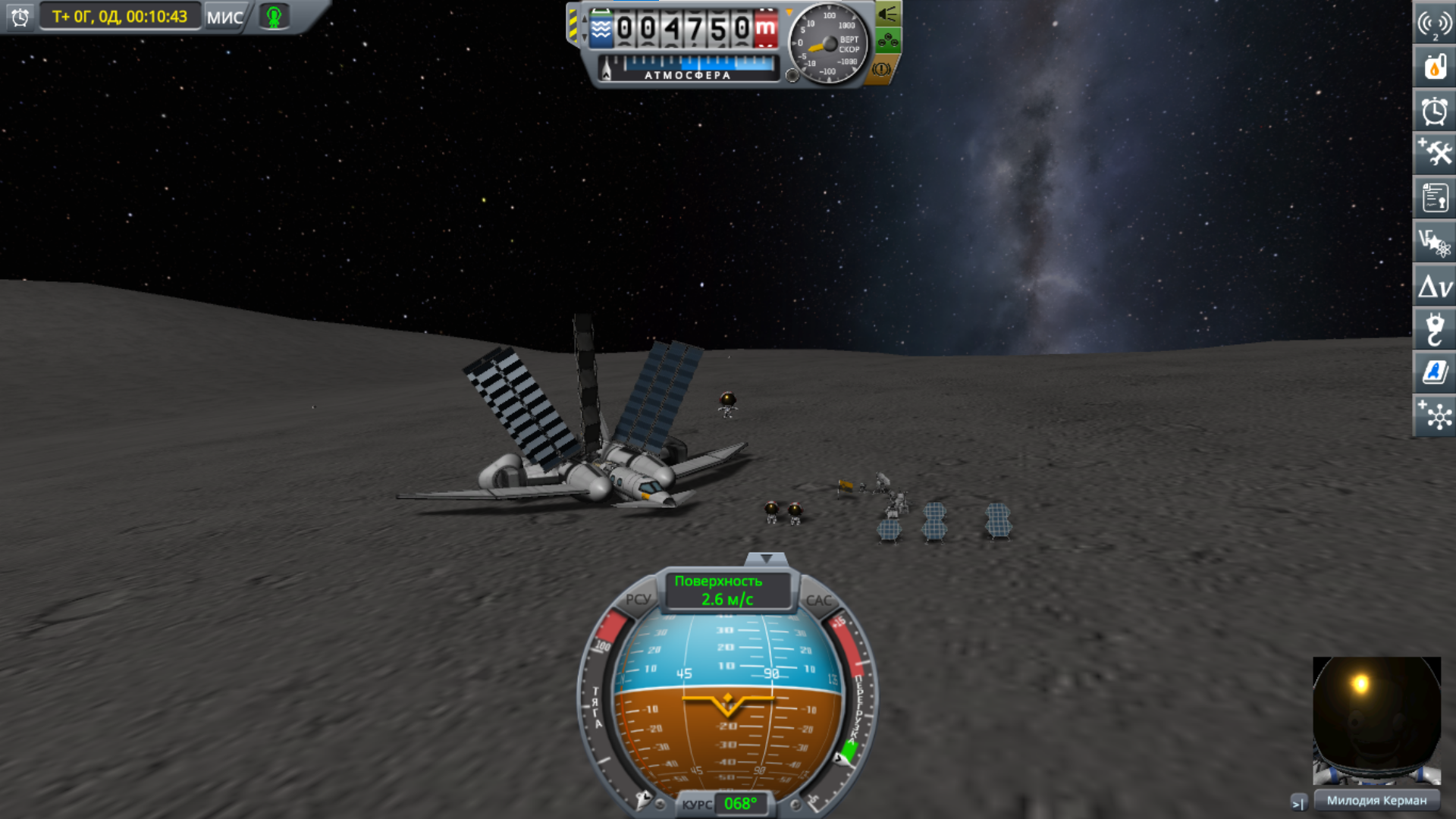Open the hammer and wrench tool
Screen dimensions: 1456x819
[x=1434, y=154]
